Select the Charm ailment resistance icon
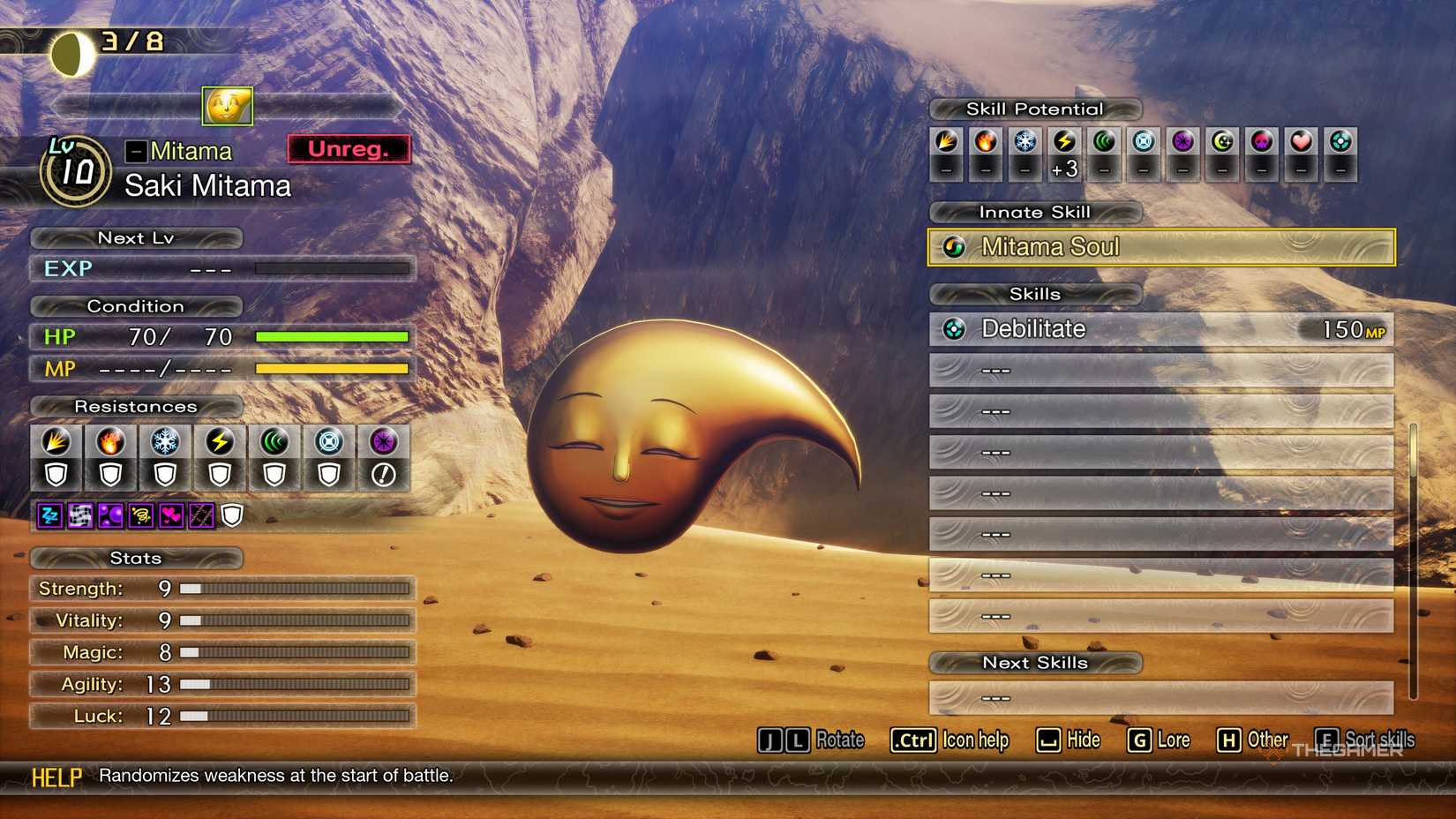Image resolution: width=1456 pixels, height=819 pixels. [x=169, y=516]
